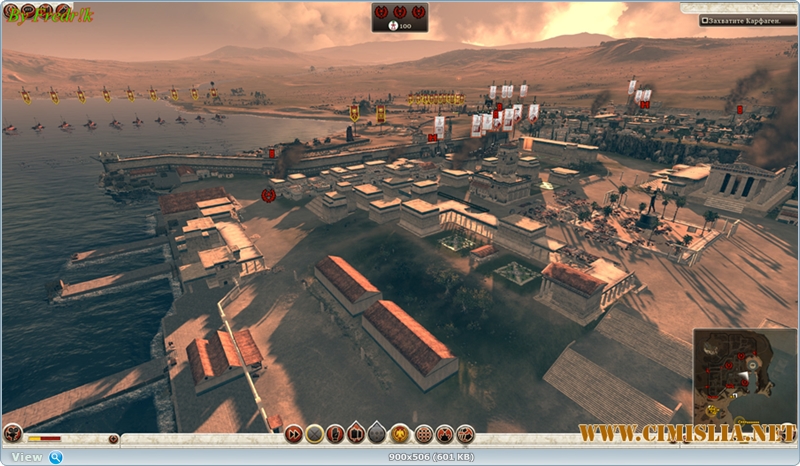Select the grid formation button
This screenshot has height=466, width=800.
(423, 434)
